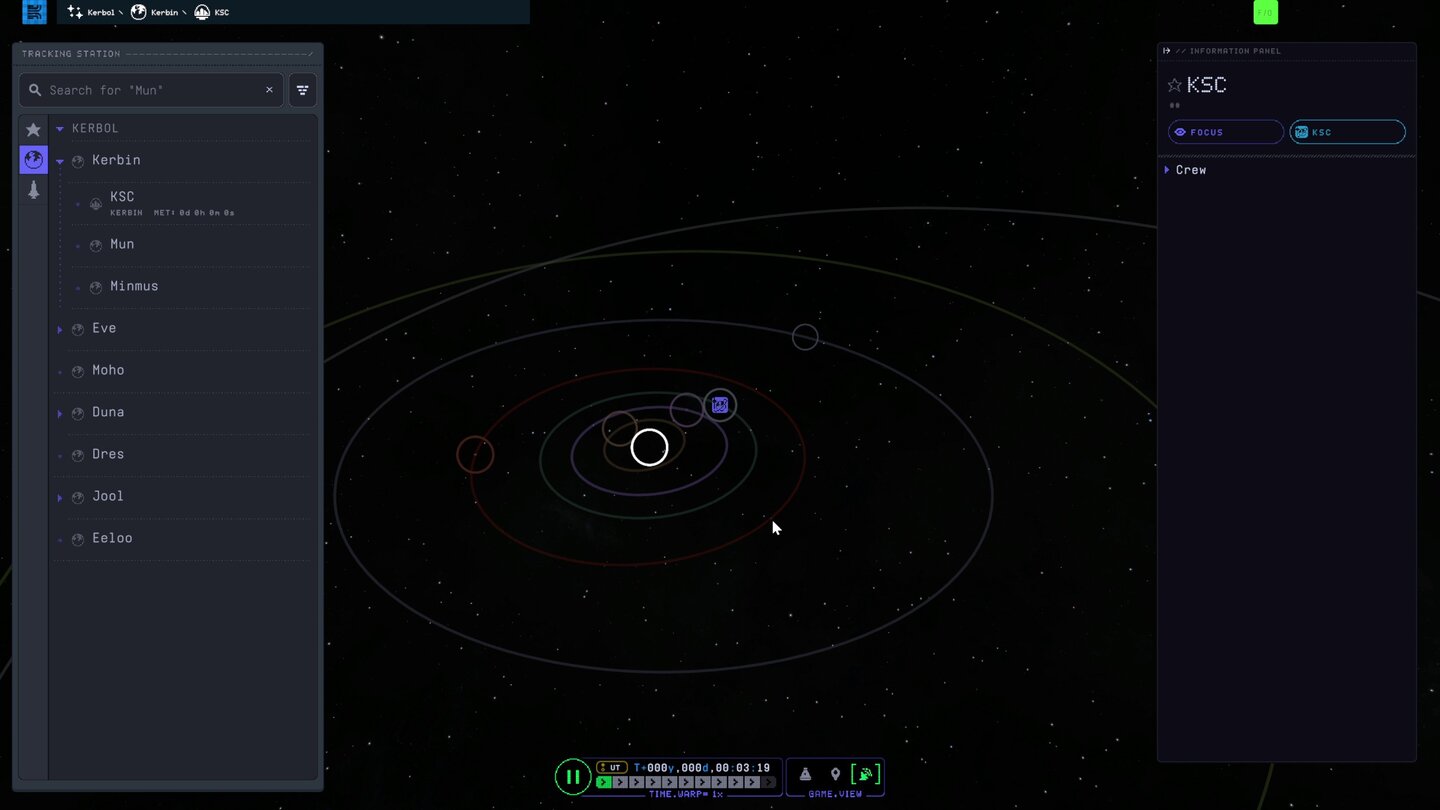Select the vessels rocket filter

(33, 189)
